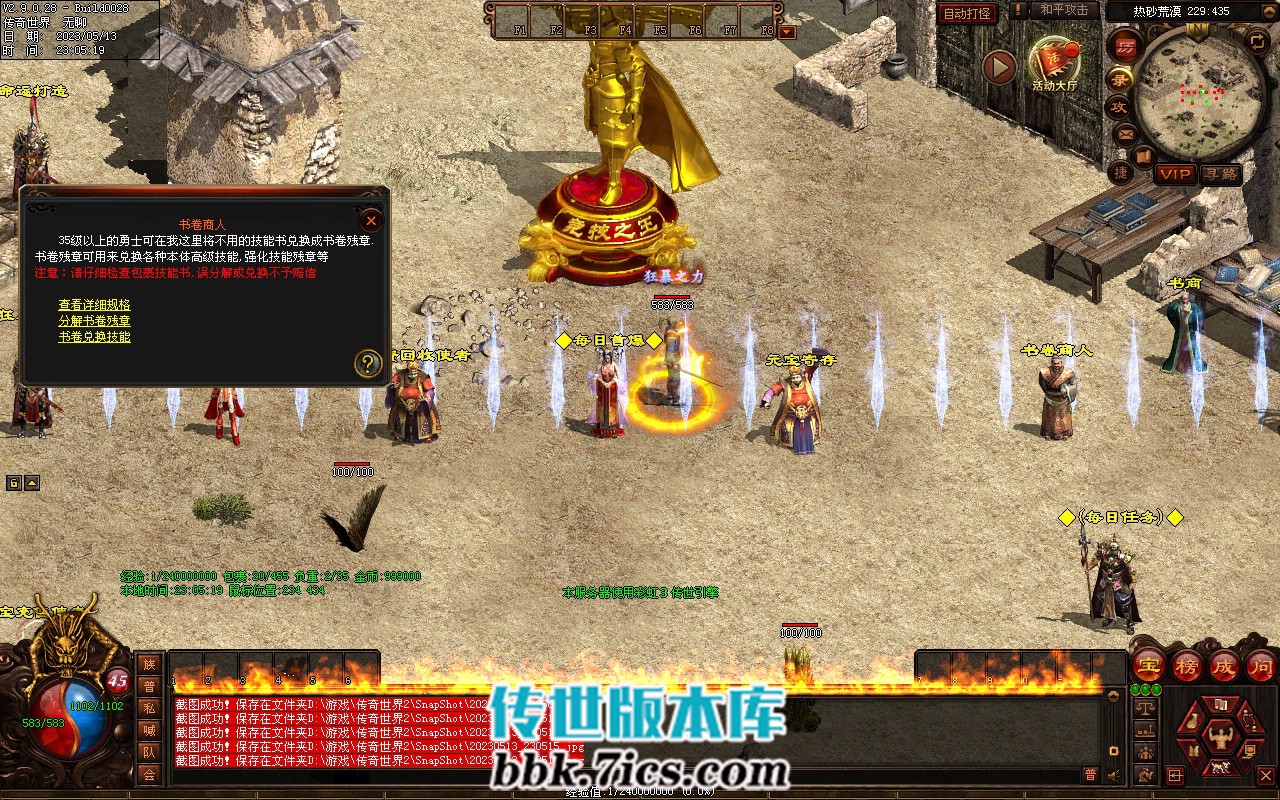Pick the 书卷兑换技能 dialogue option

tap(94, 337)
